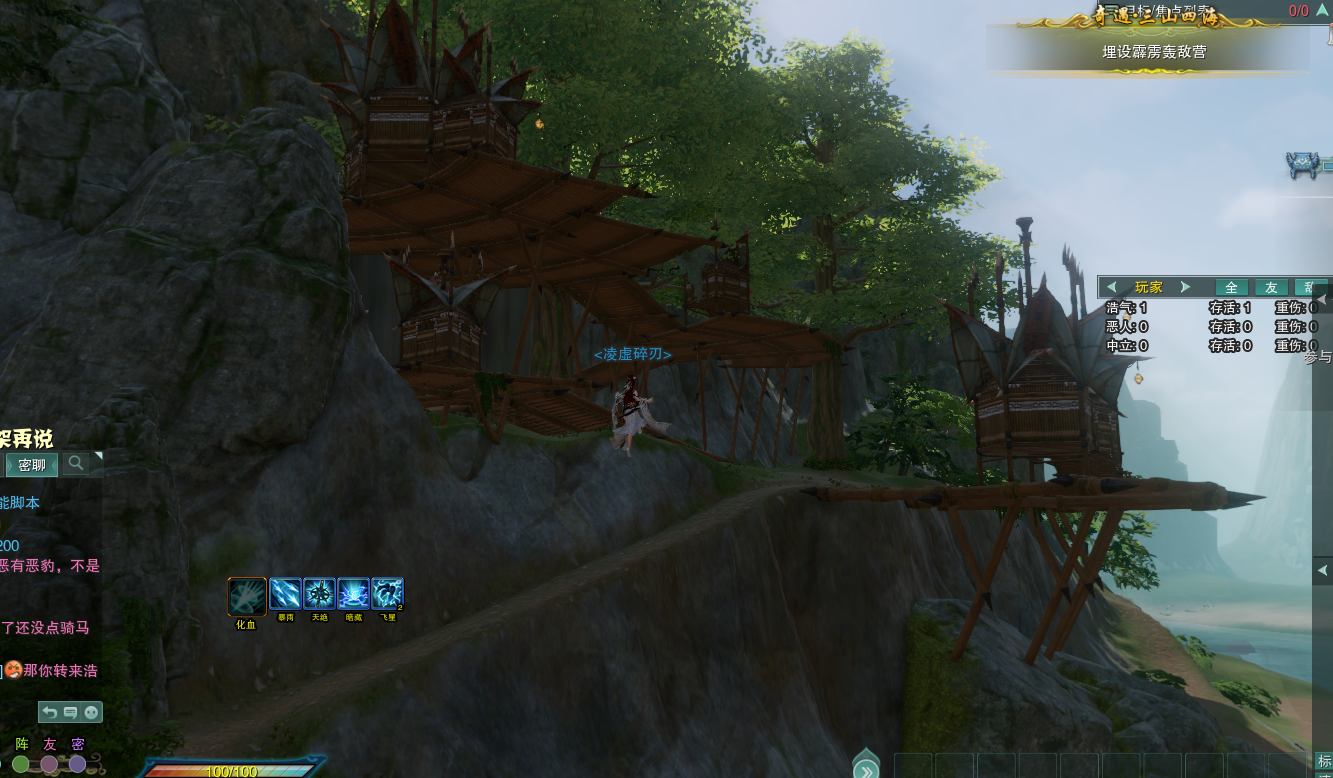Screen dimensions: 1333x778
Task: Cast the 天绝 ability
Action: (319, 594)
